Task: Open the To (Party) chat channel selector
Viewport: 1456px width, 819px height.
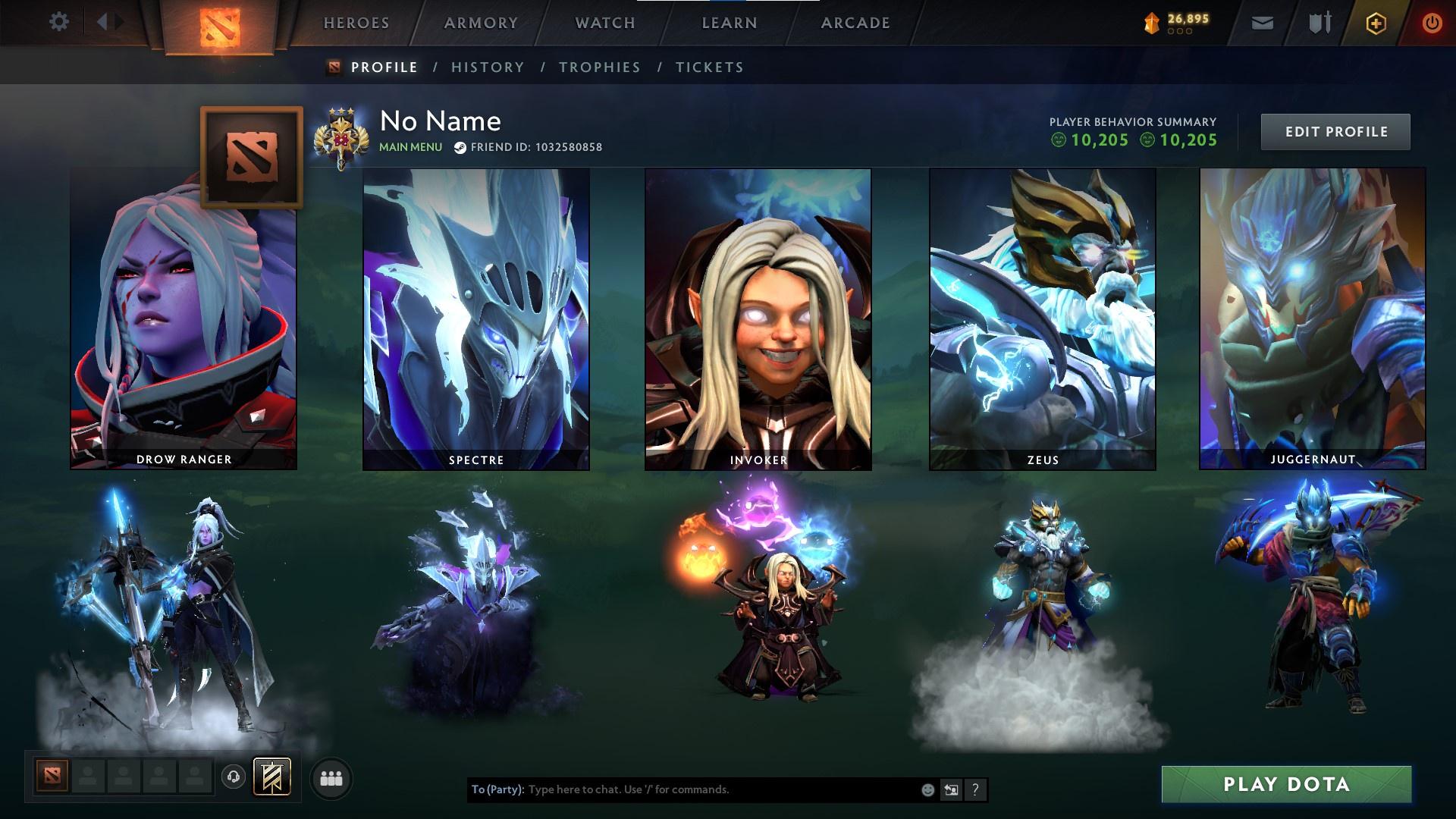Action: pos(500,789)
